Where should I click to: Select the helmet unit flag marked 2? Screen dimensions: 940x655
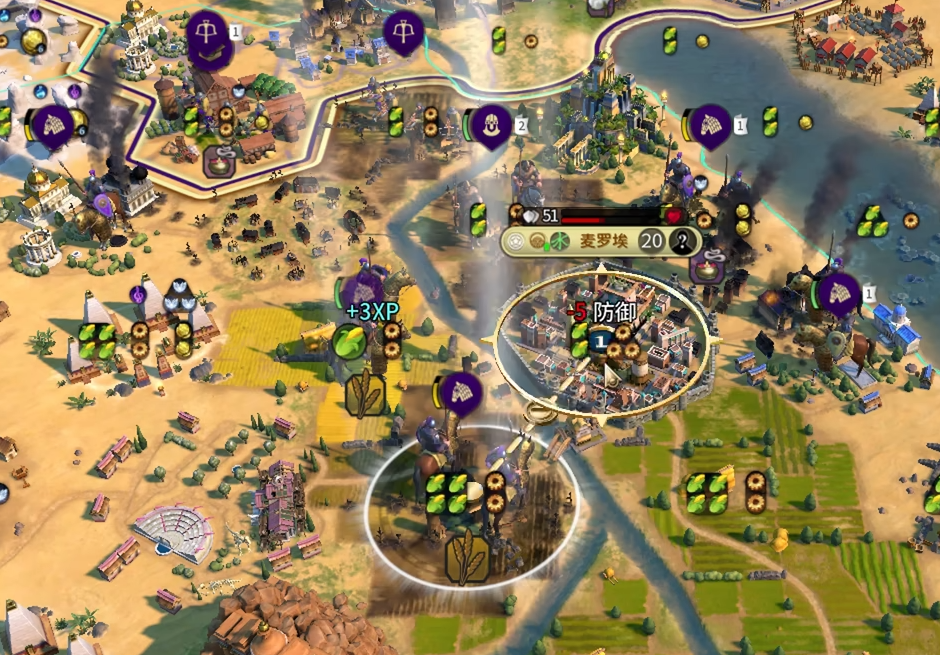coord(491,125)
